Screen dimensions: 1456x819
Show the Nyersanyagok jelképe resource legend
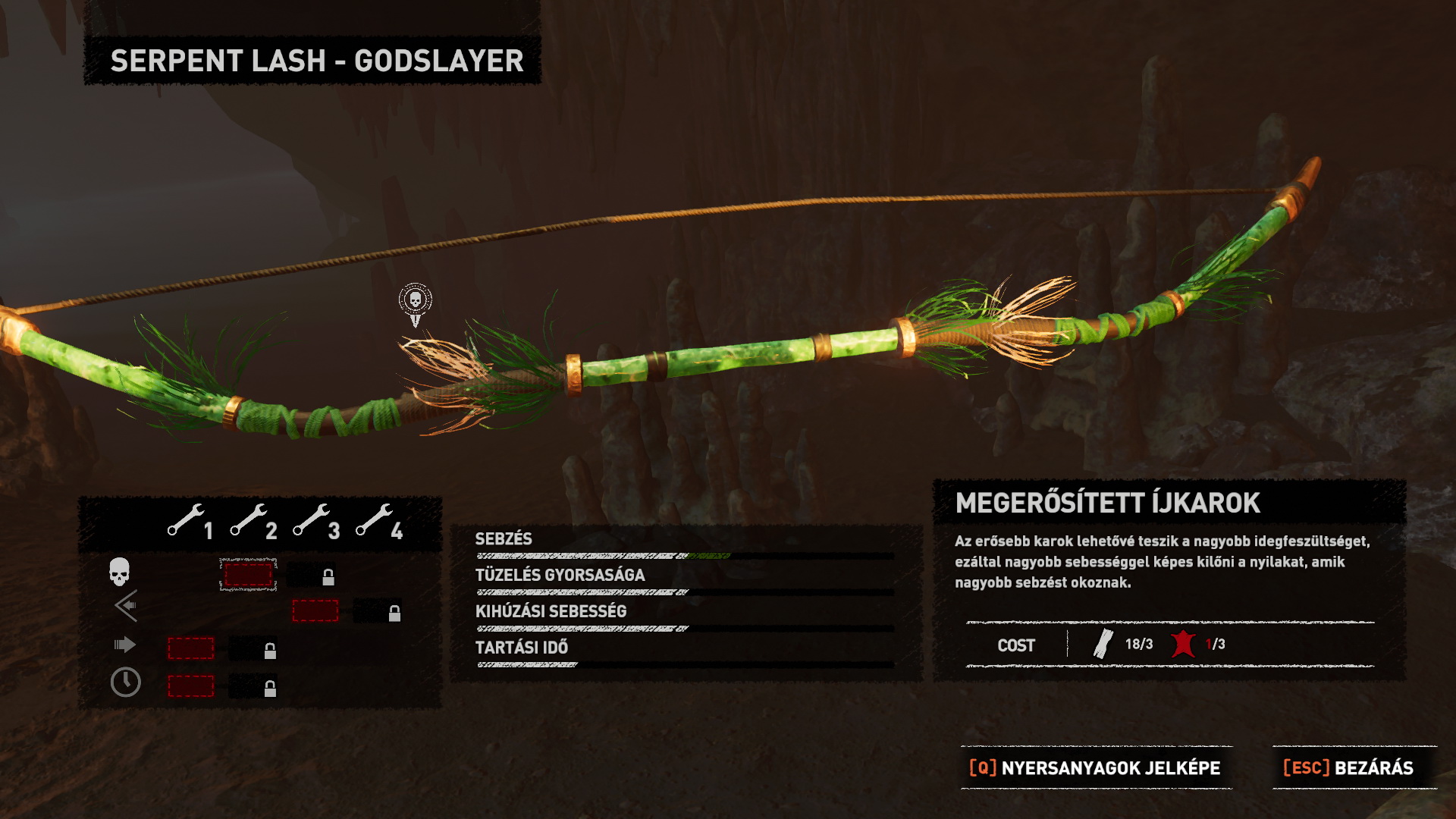1096,767
